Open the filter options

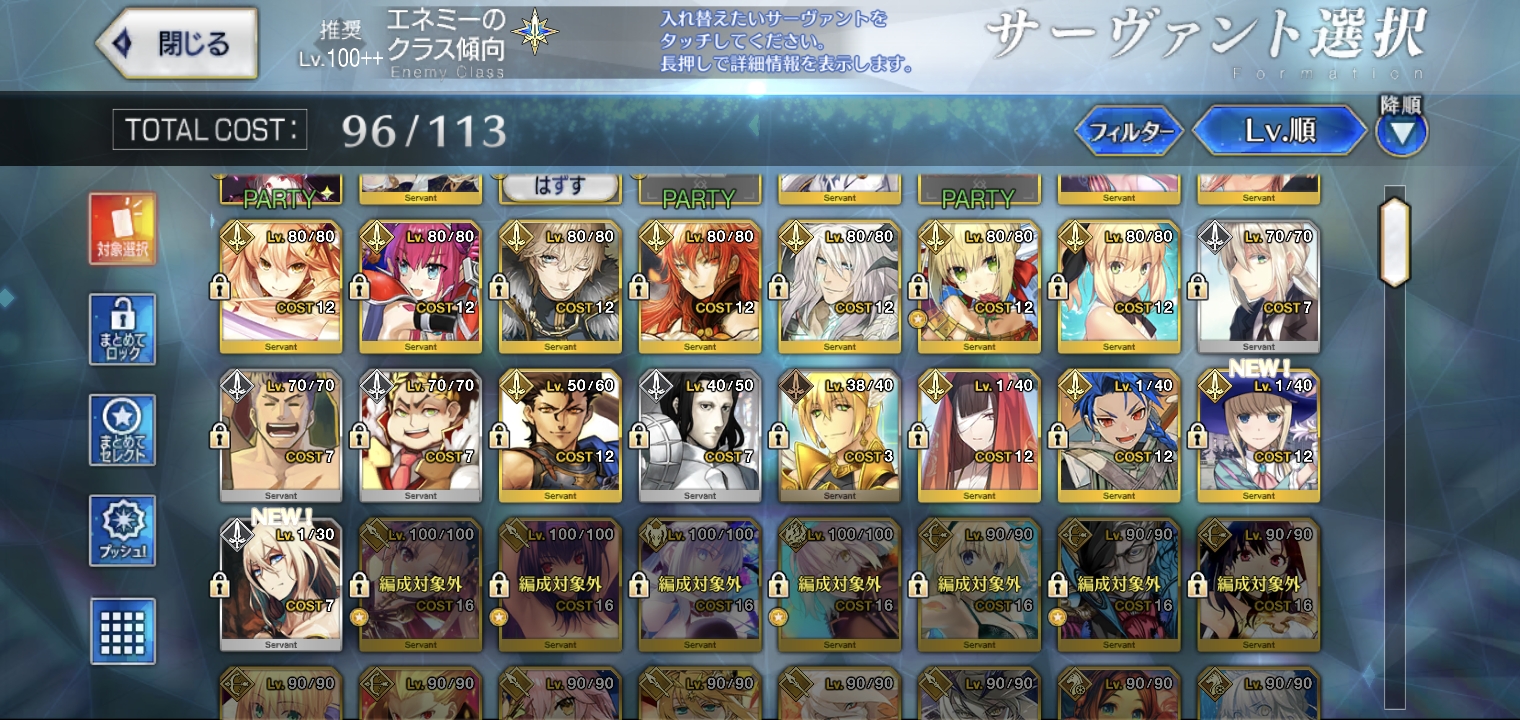pyautogui.click(x=1129, y=131)
